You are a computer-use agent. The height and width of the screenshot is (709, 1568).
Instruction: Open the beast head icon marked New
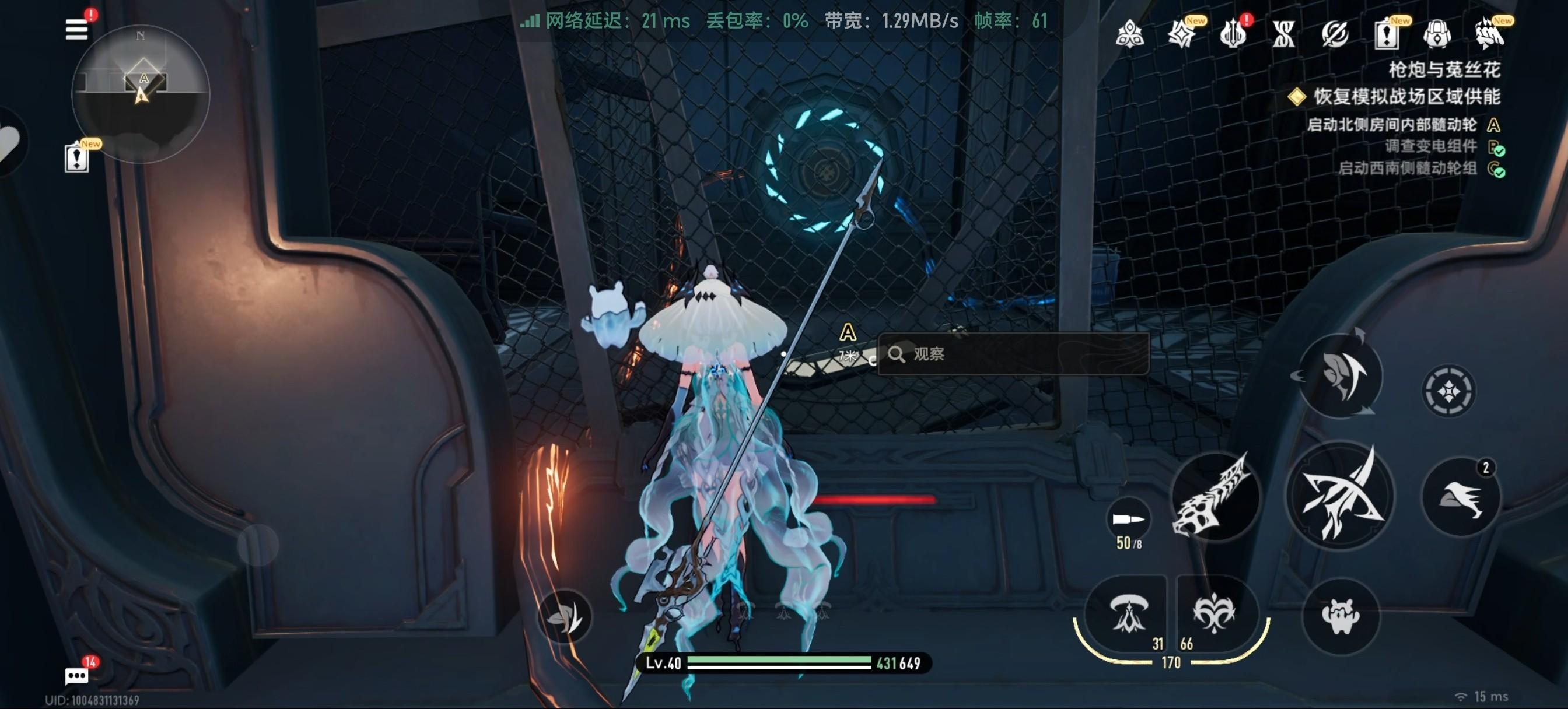(x=1489, y=34)
